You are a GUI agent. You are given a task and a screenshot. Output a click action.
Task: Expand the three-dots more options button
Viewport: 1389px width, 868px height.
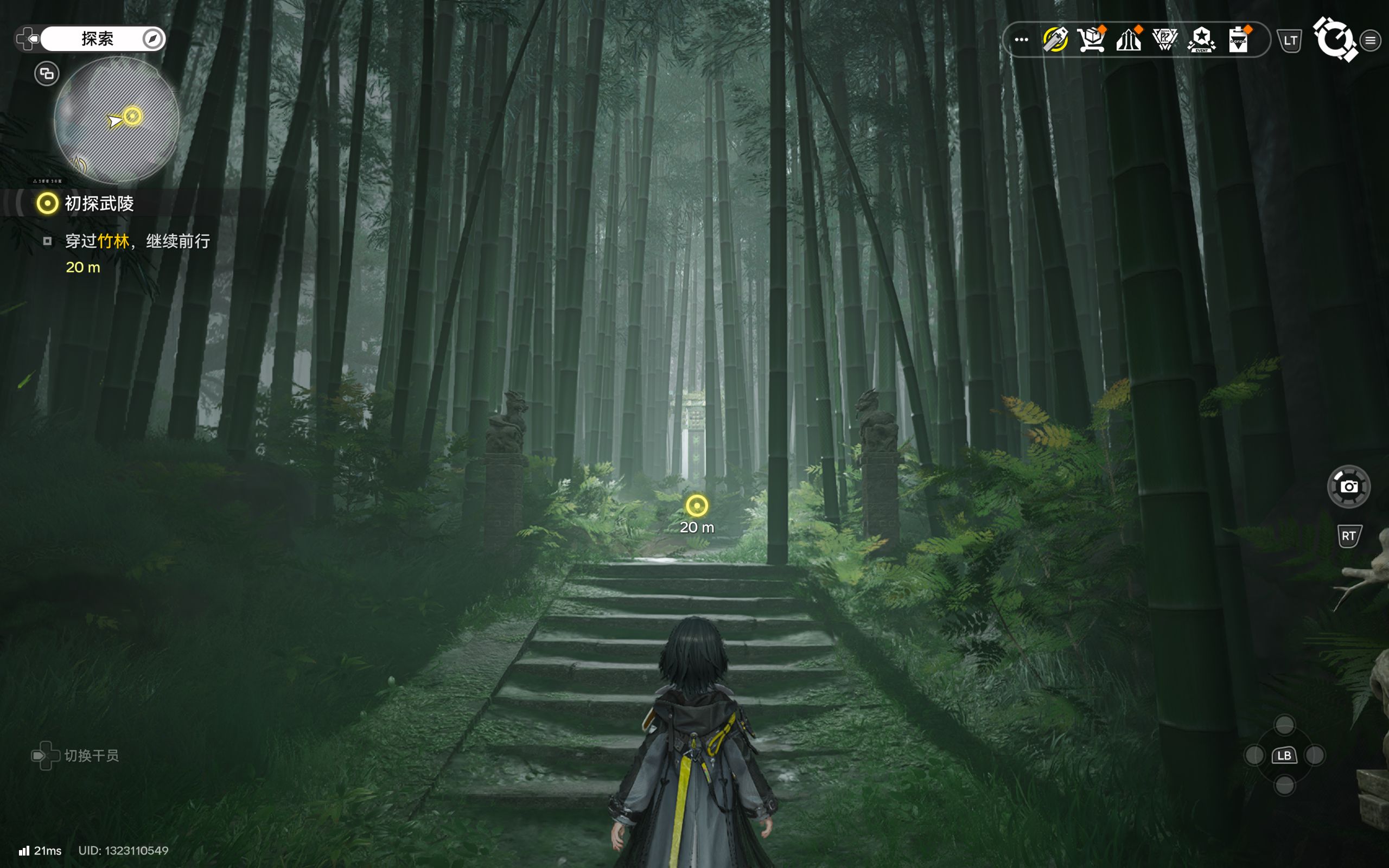click(x=1021, y=40)
